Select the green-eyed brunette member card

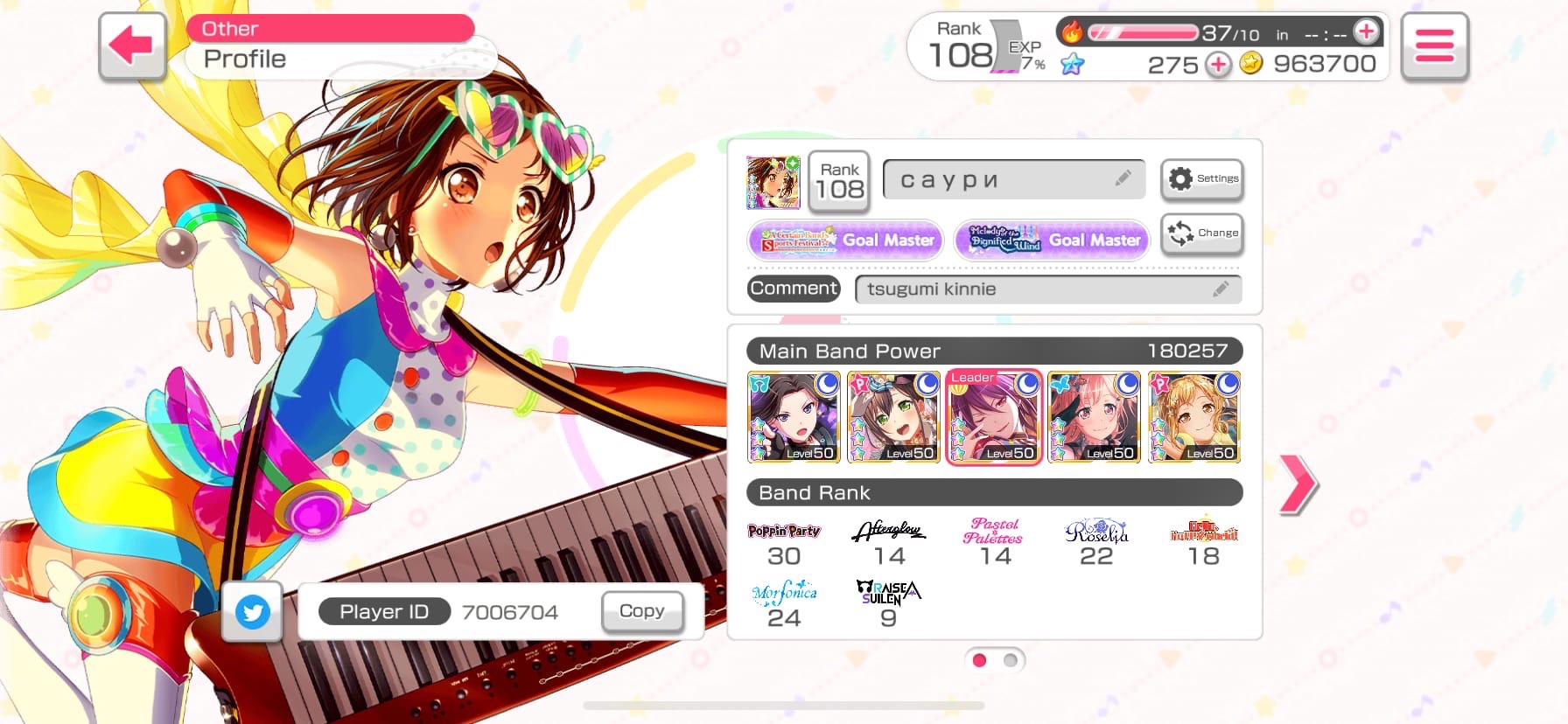pyautogui.click(x=893, y=417)
